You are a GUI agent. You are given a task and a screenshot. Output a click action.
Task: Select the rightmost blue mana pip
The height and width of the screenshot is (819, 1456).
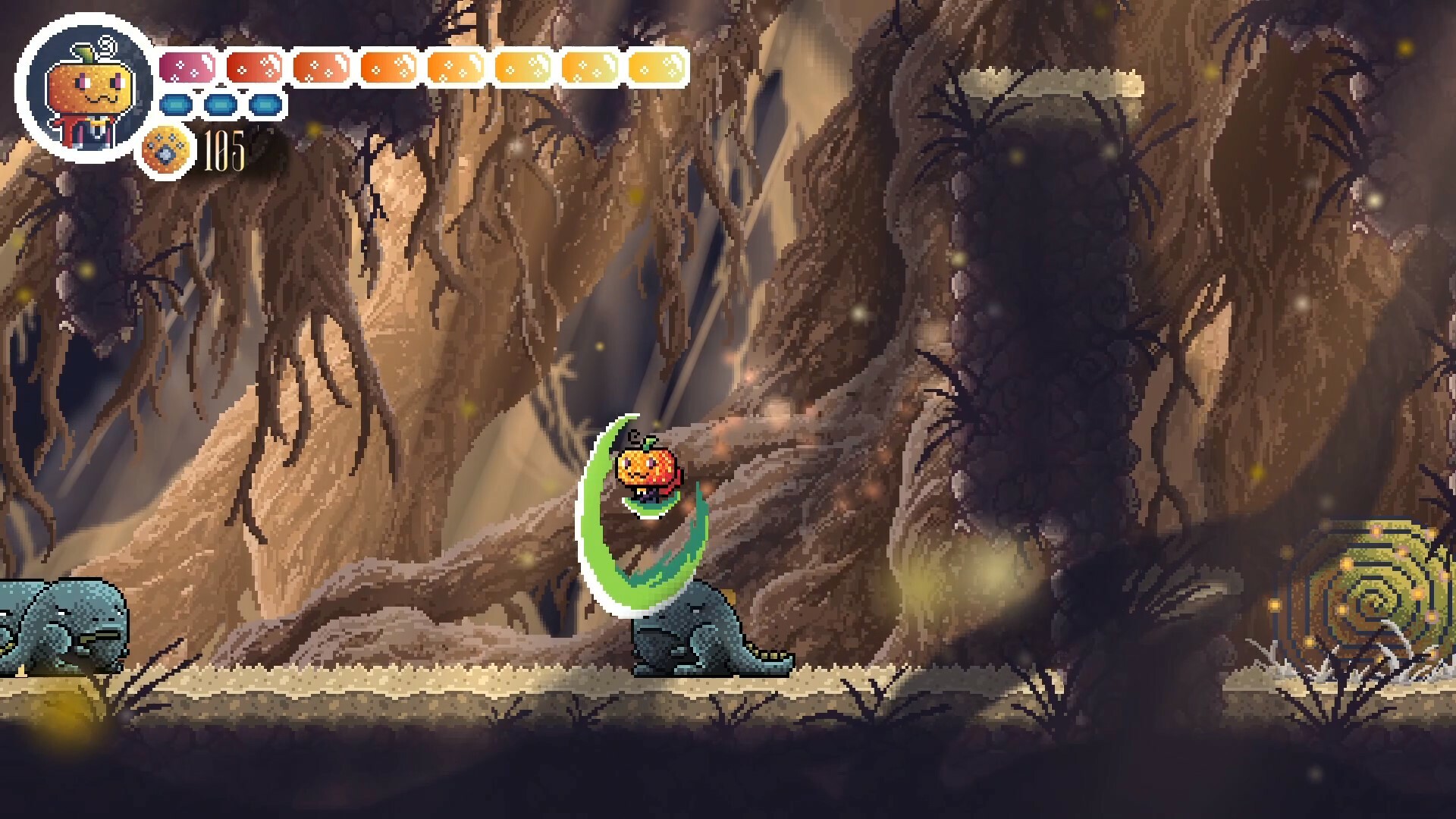click(264, 105)
